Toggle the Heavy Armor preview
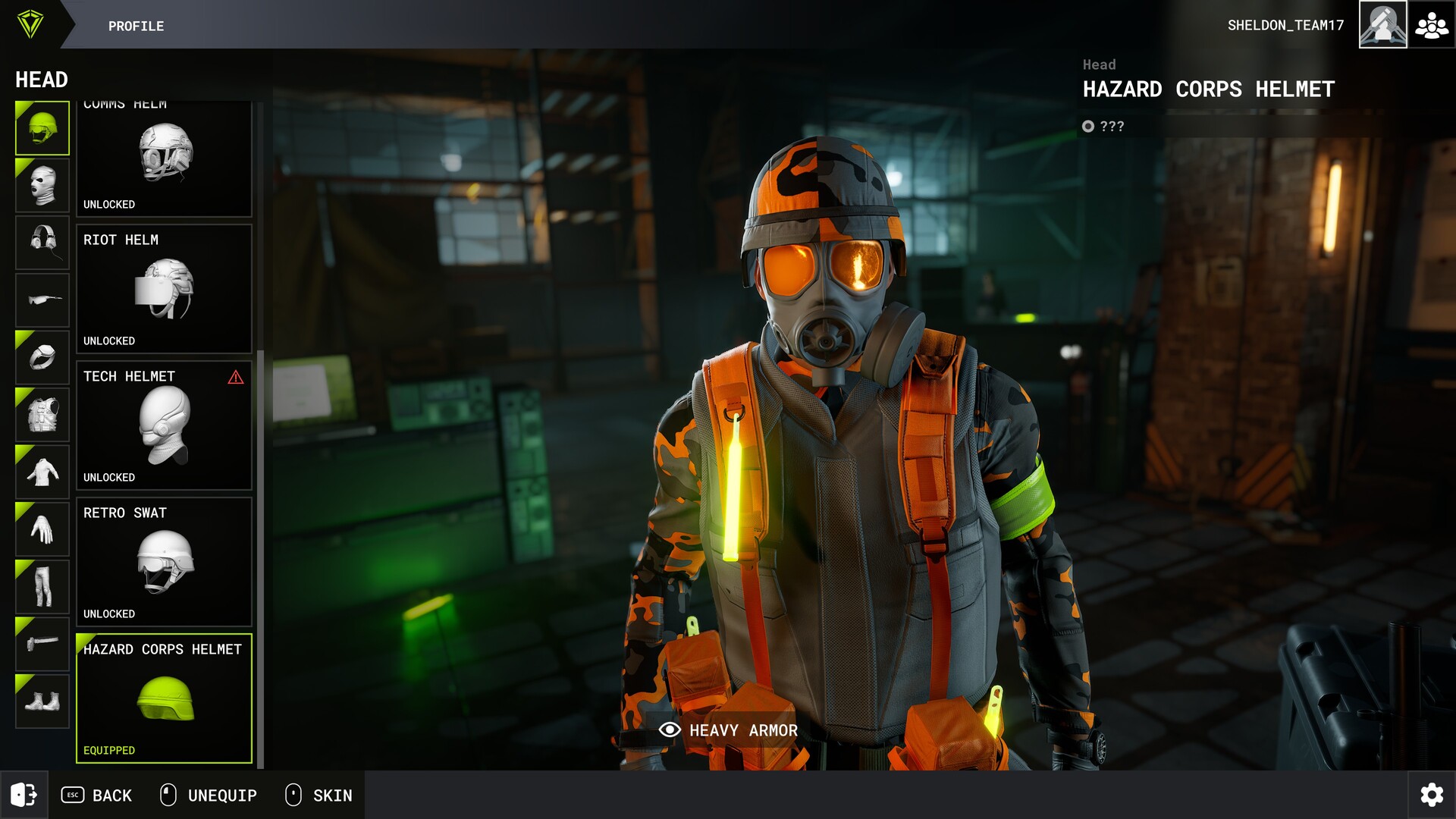This screenshot has height=819, width=1456. pos(729,730)
